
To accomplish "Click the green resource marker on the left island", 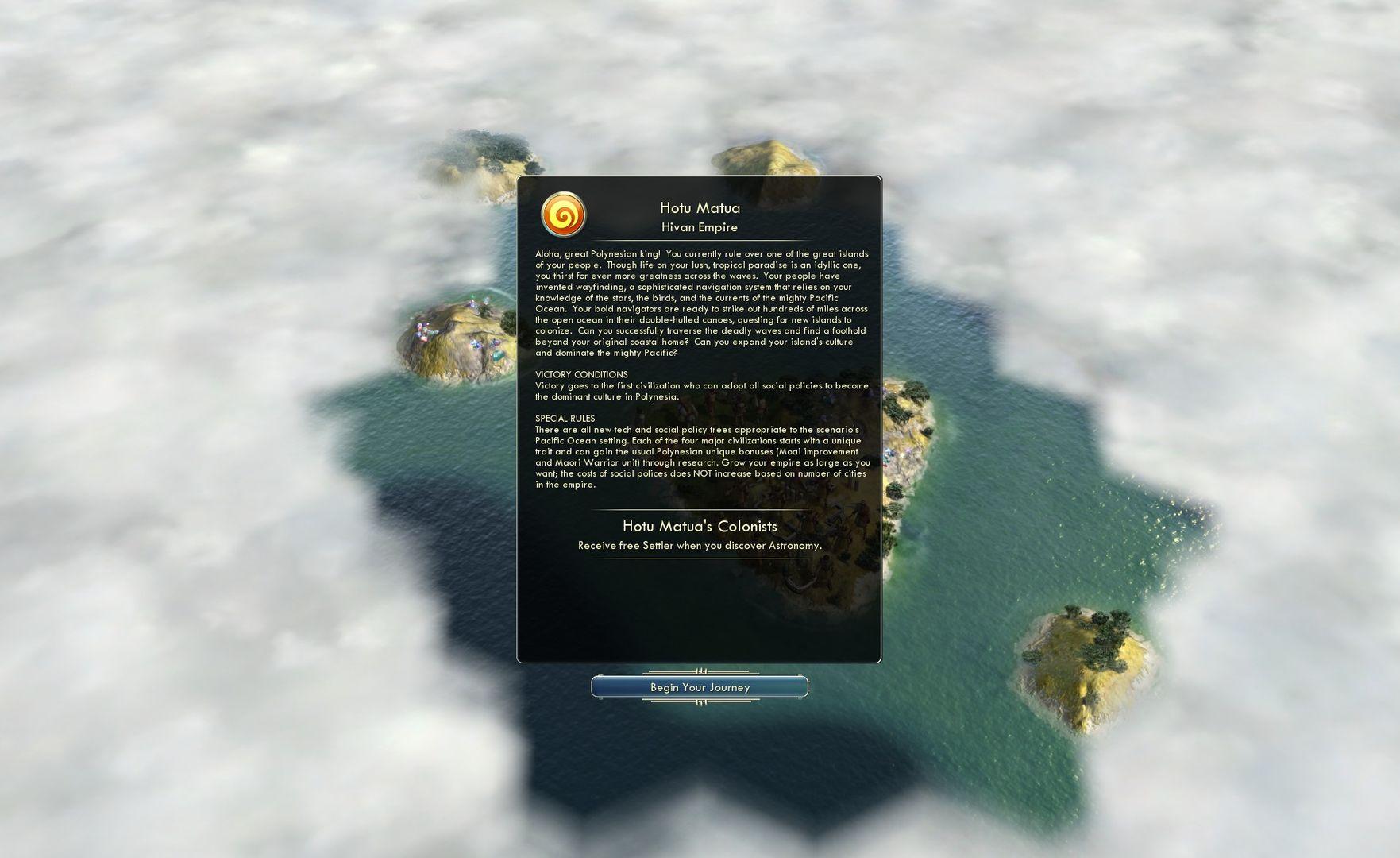I will (425, 330).
